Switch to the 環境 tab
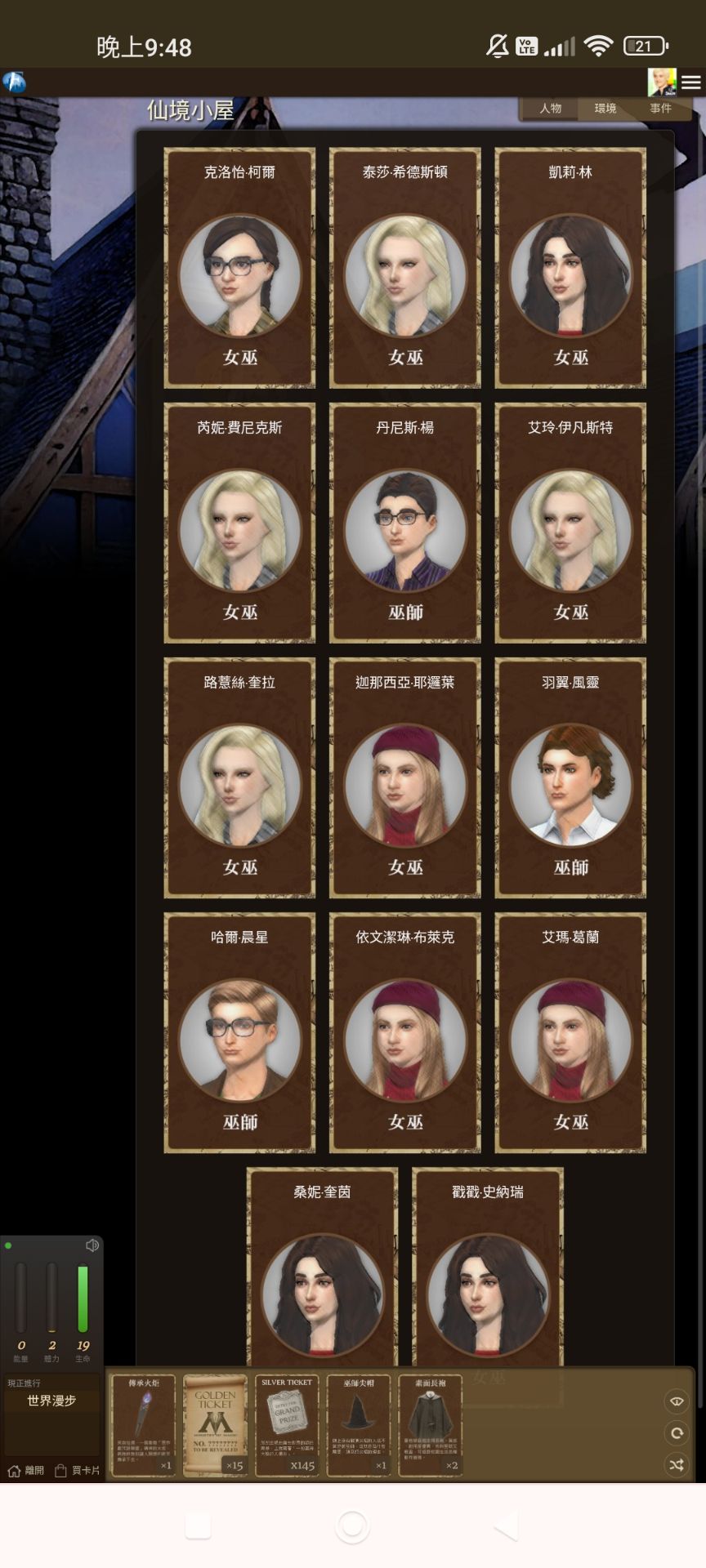This screenshot has width=706, height=1568. click(605, 108)
